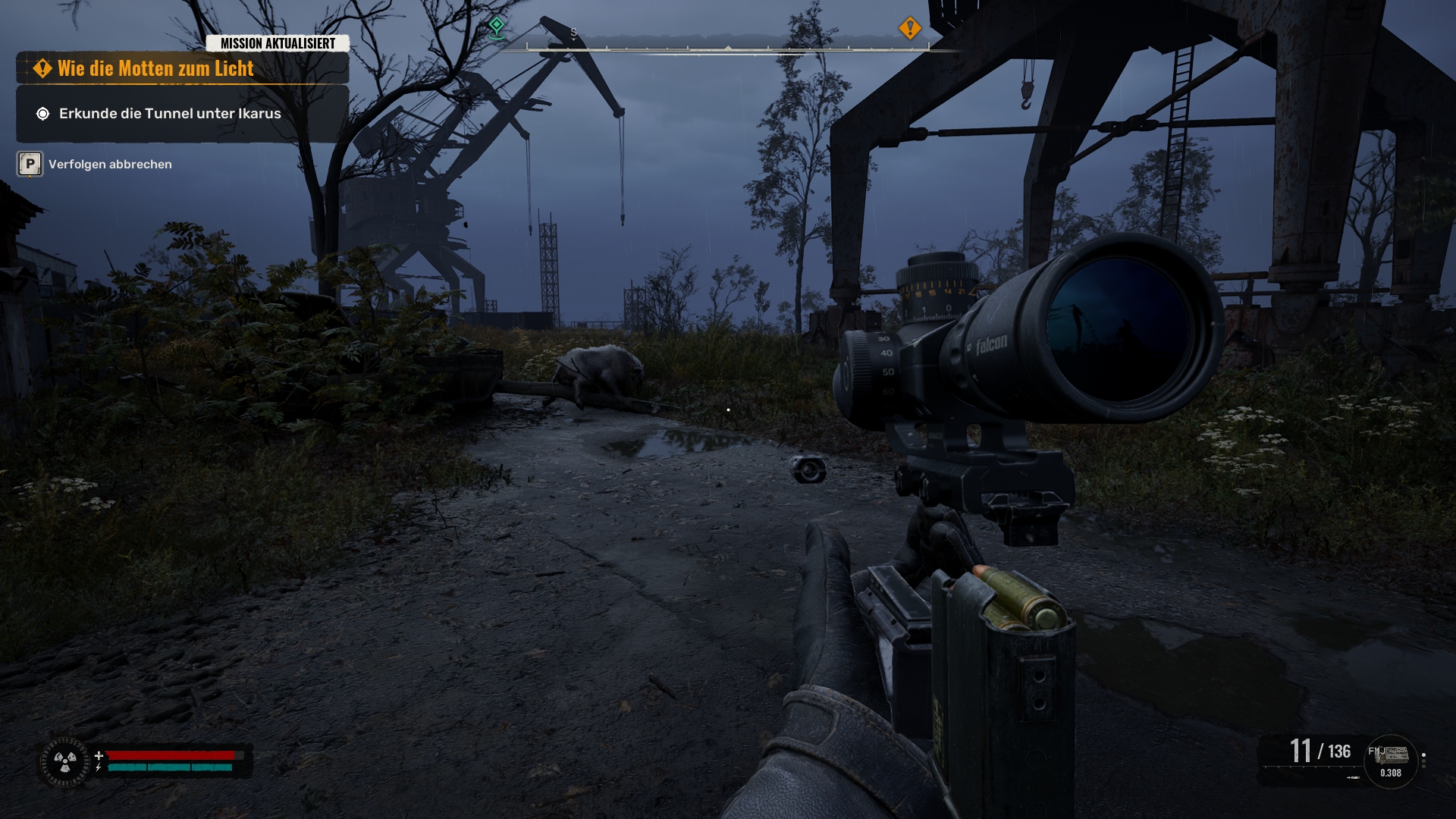Click the white crosshair dot at screen center
This screenshot has width=1456, height=819.
click(x=729, y=409)
